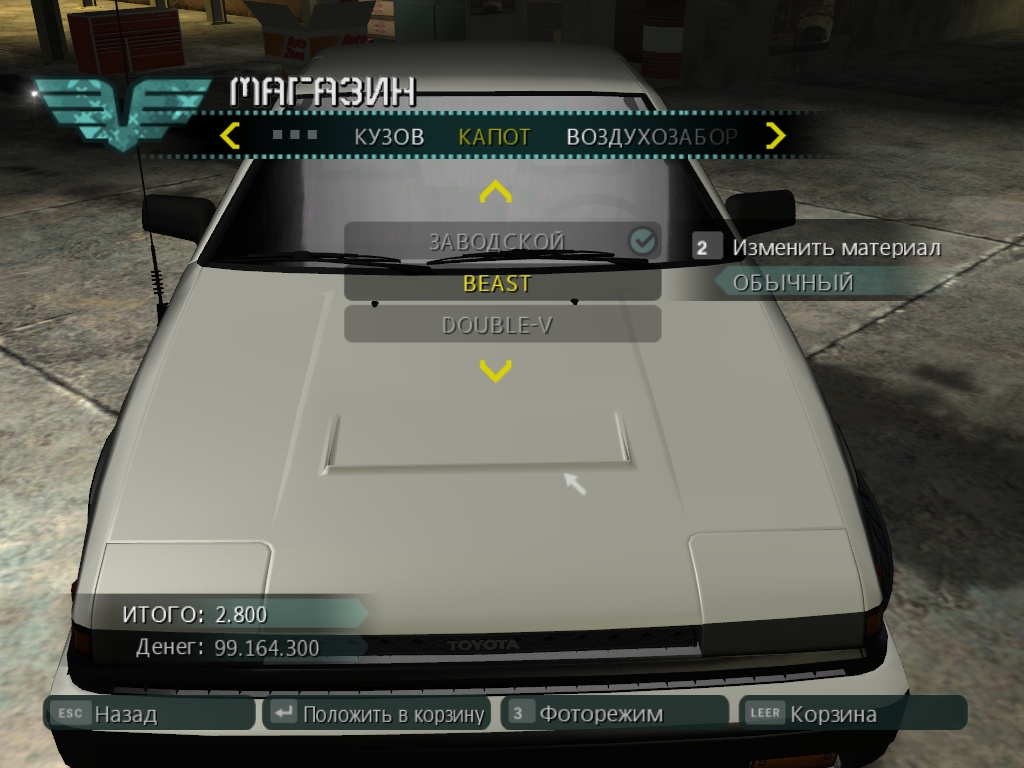Pick the DOUBLE-V hood option
The height and width of the screenshot is (768, 1024).
497,326
